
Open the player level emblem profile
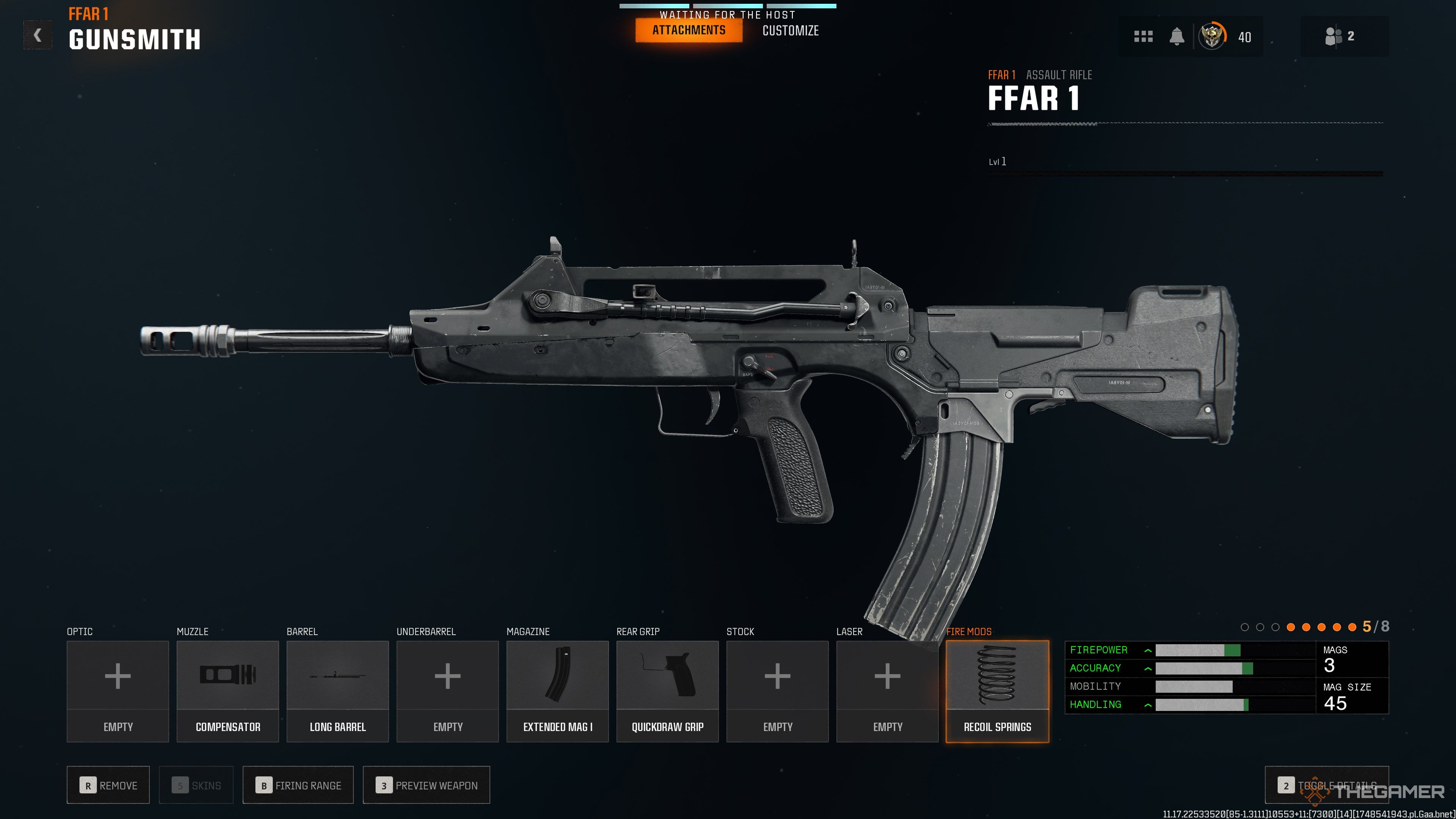click(1213, 37)
